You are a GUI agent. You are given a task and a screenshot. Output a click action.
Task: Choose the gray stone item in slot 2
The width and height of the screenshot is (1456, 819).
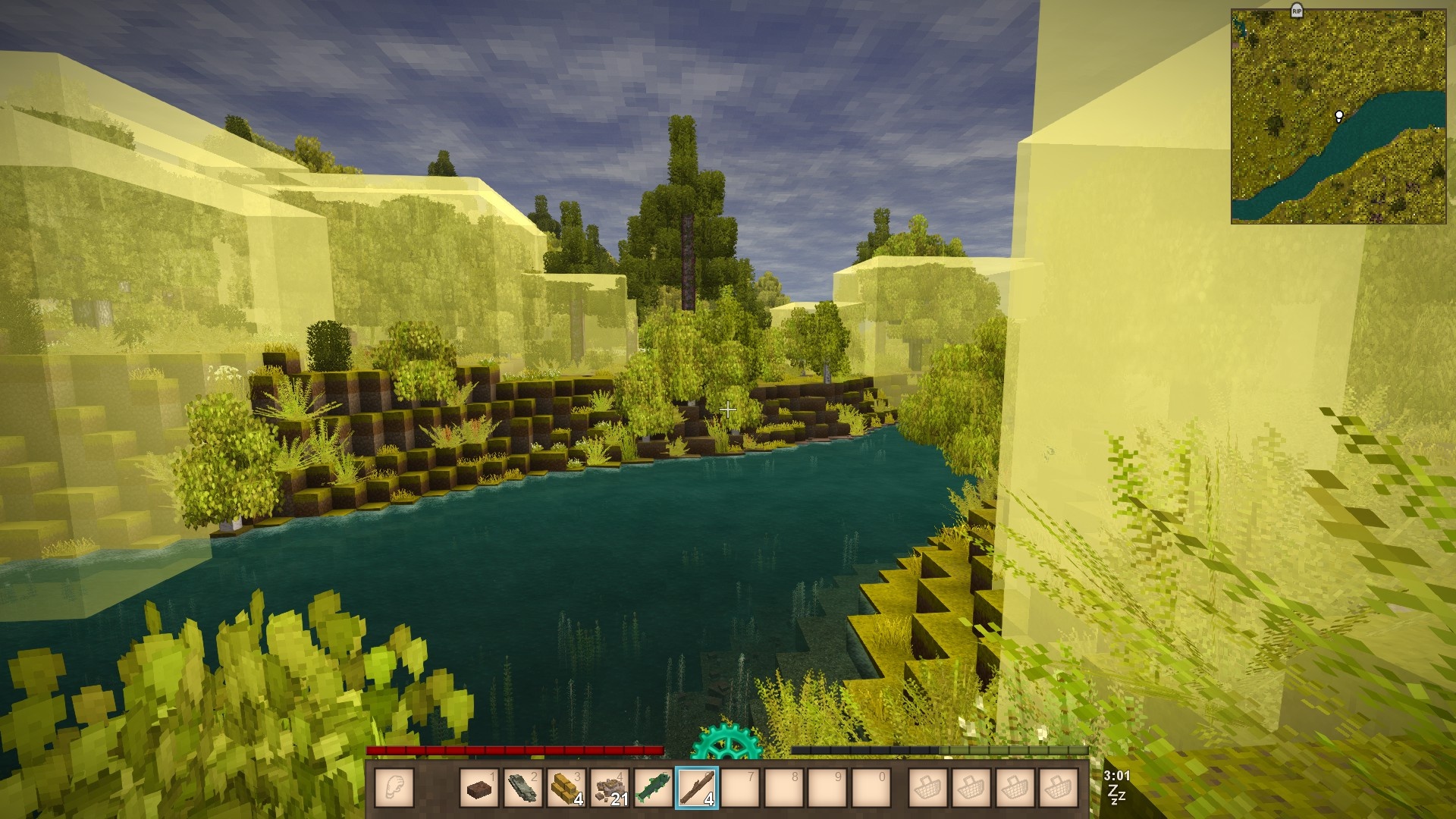click(x=522, y=787)
